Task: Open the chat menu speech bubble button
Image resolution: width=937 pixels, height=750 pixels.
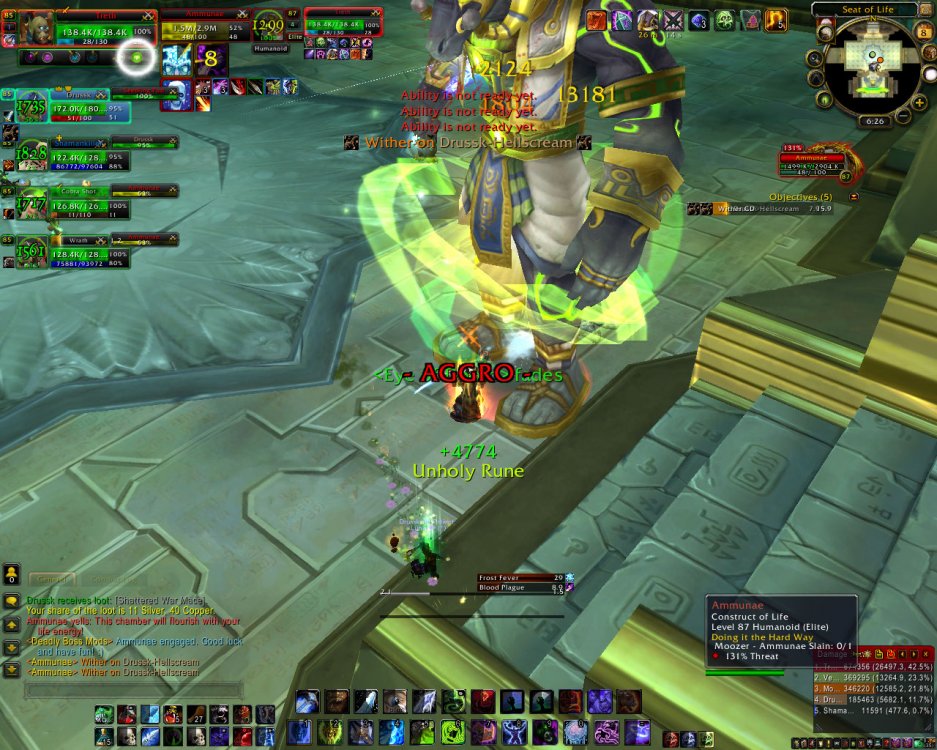Action: [x=11, y=602]
